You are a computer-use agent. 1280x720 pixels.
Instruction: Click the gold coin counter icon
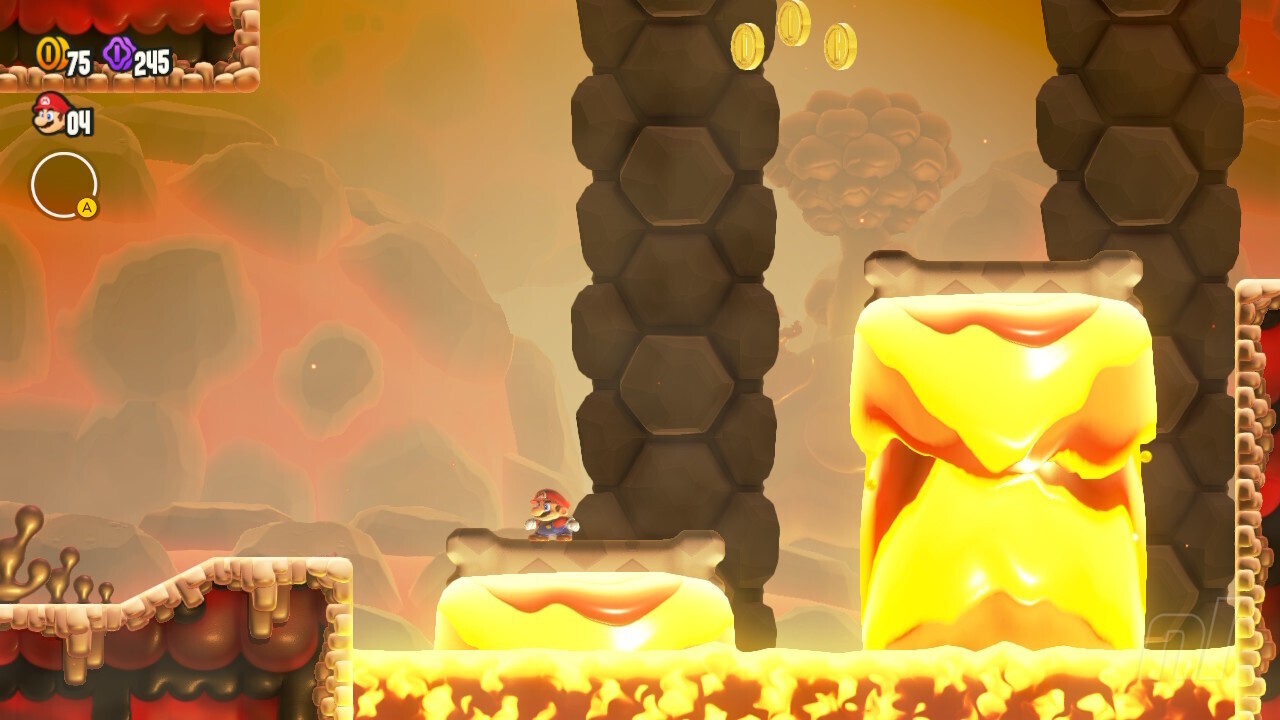(x=49, y=55)
